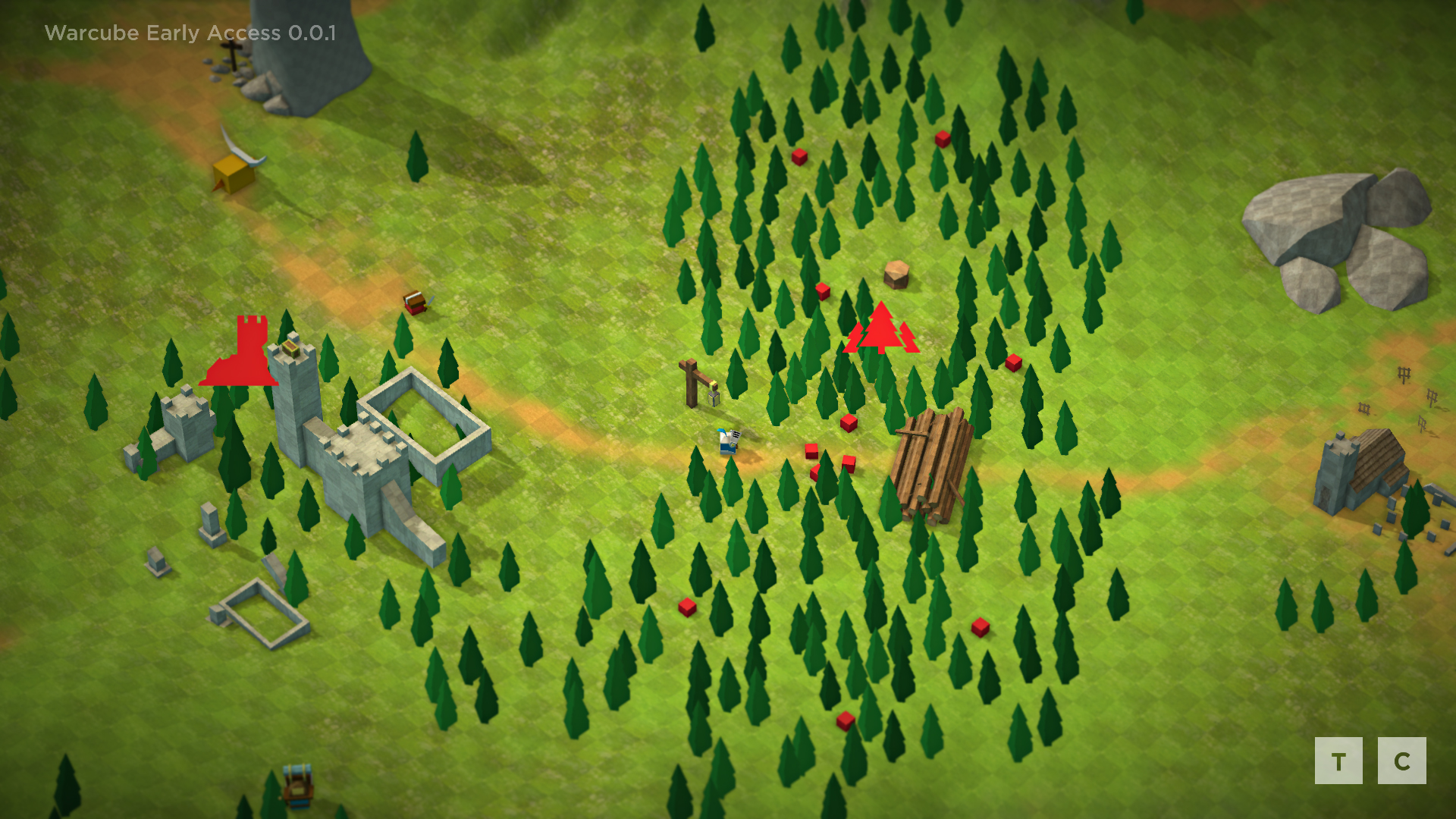Click the stacked log pile in the forest
This screenshot has width=1456, height=819.
[x=933, y=466]
